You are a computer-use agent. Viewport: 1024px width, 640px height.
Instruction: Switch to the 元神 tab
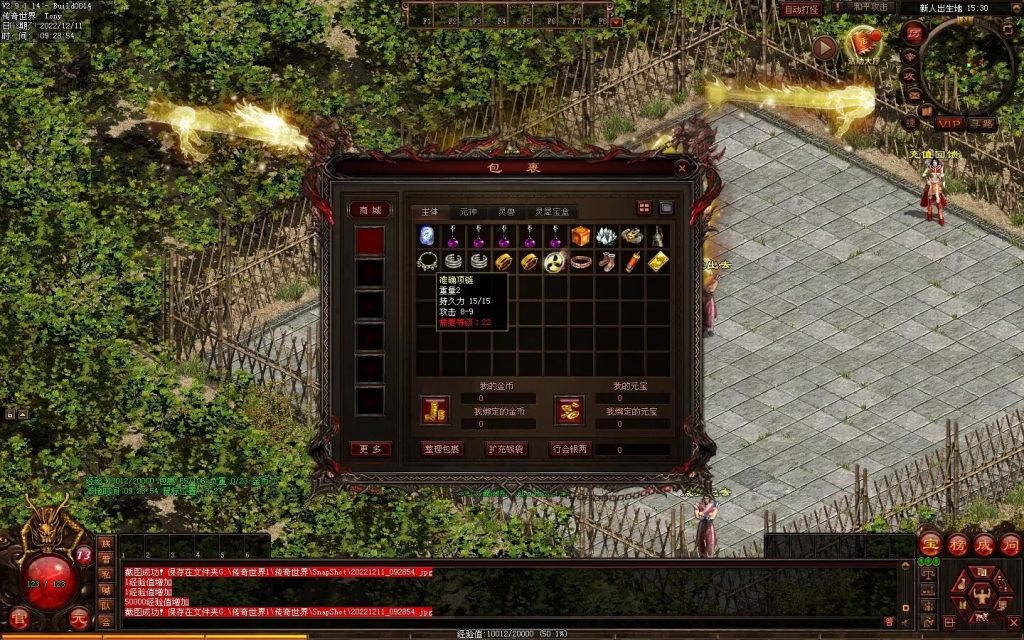pyautogui.click(x=468, y=212)
